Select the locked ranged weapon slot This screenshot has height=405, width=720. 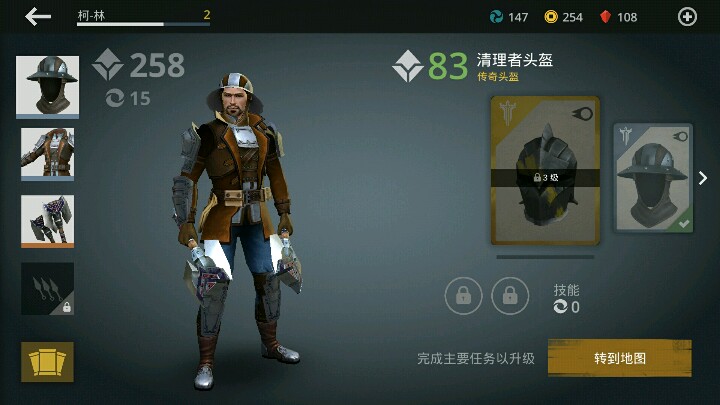click(x=48, y=289)
